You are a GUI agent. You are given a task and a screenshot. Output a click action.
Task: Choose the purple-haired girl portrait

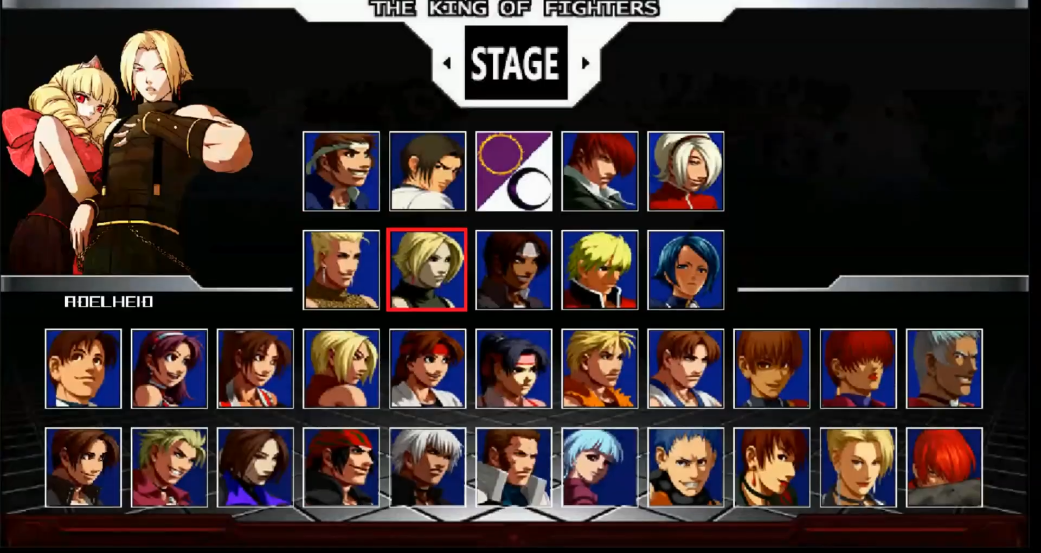(x=169, y=368)
